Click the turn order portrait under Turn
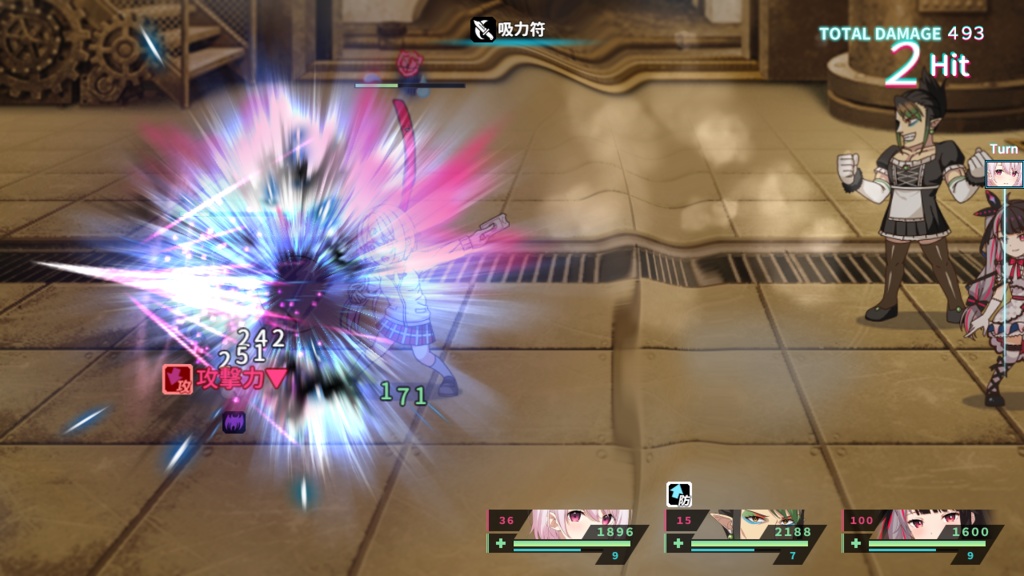 click(1002, 174)
